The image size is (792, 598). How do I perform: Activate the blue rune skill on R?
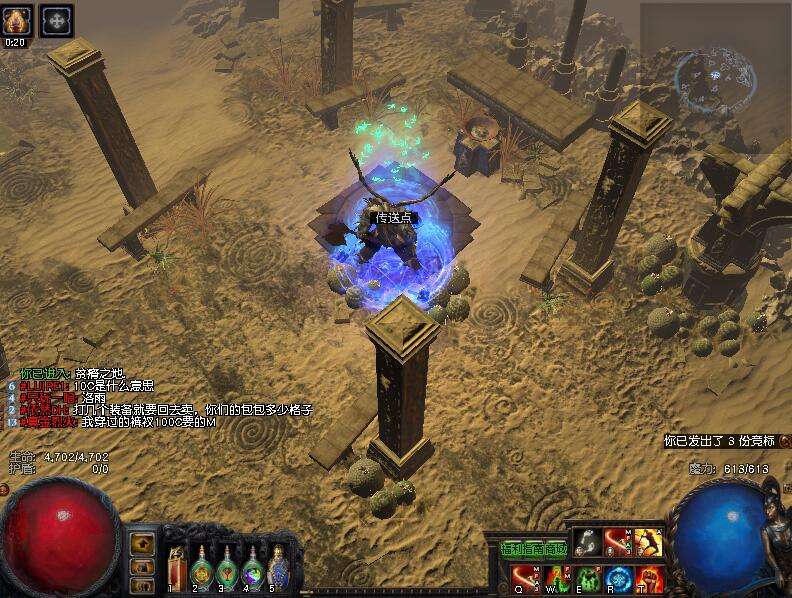click(617, 577)
